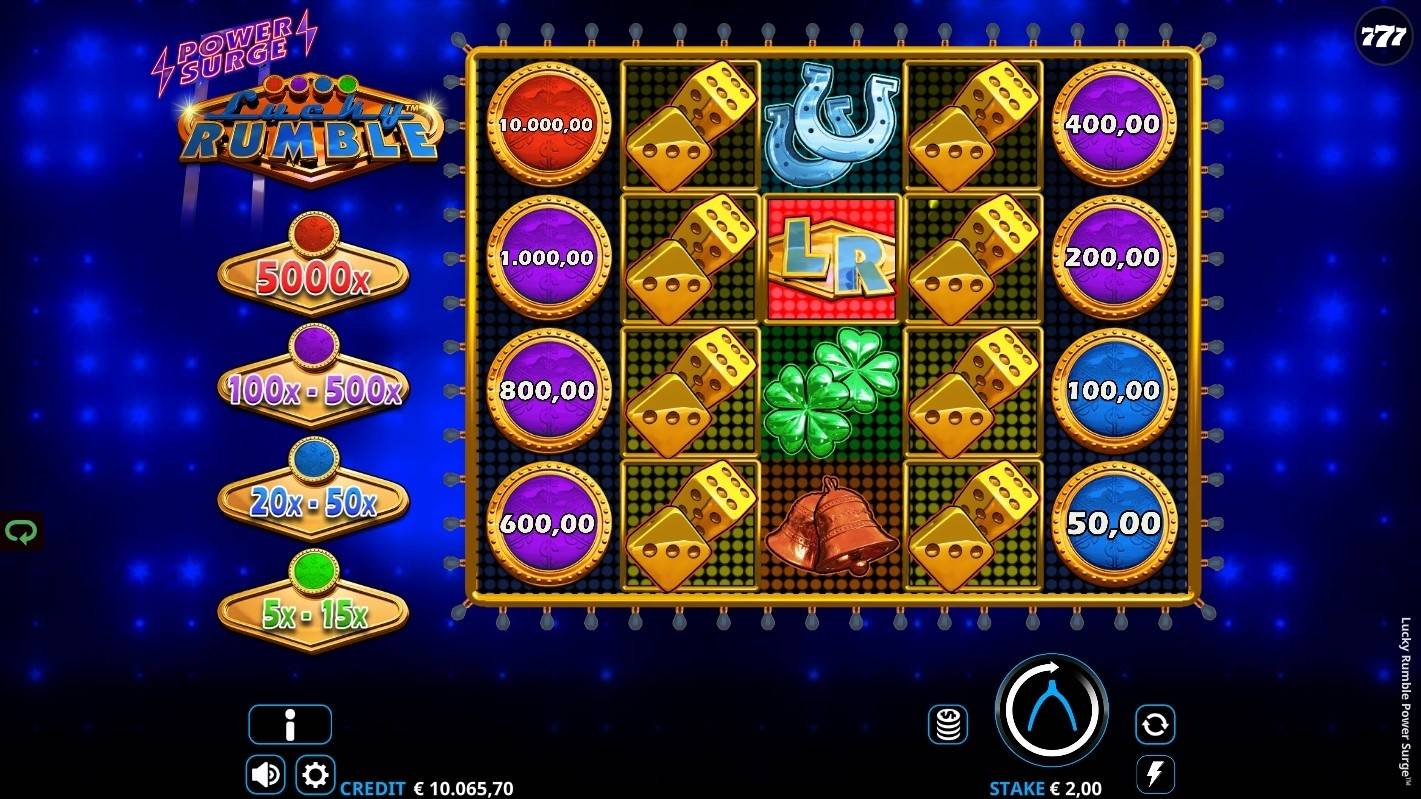Click the 777 logo badge
This screenshot has height=799, width=1421.
1384,38
